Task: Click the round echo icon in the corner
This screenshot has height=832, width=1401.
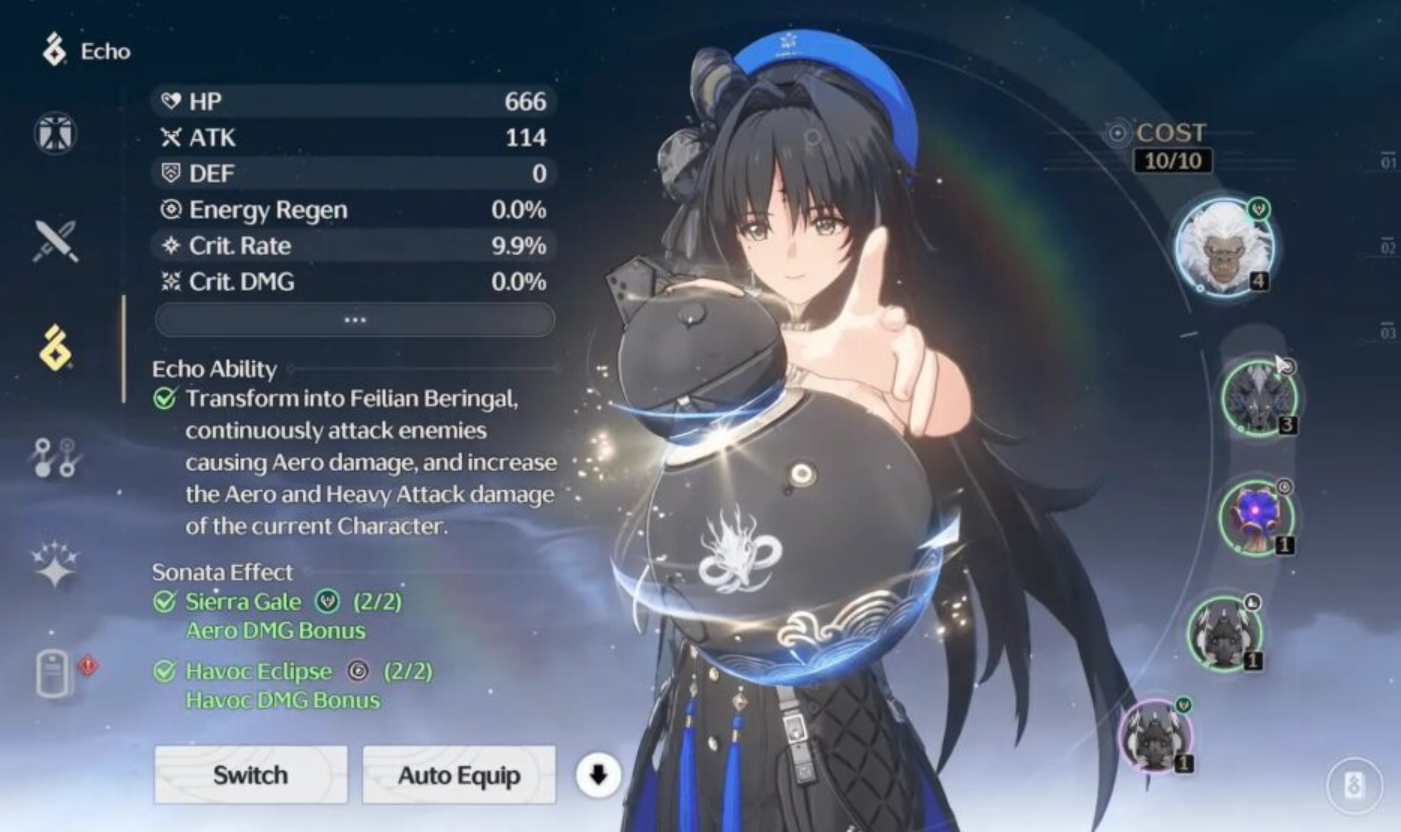Action: (1355, 785)
